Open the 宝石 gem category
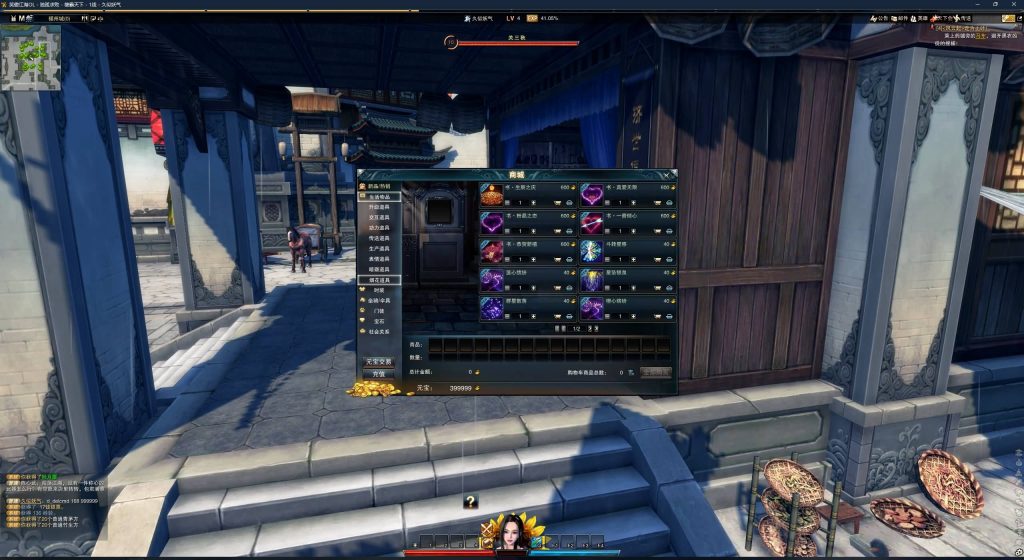Screen dimensions: 1024x560 380,321
